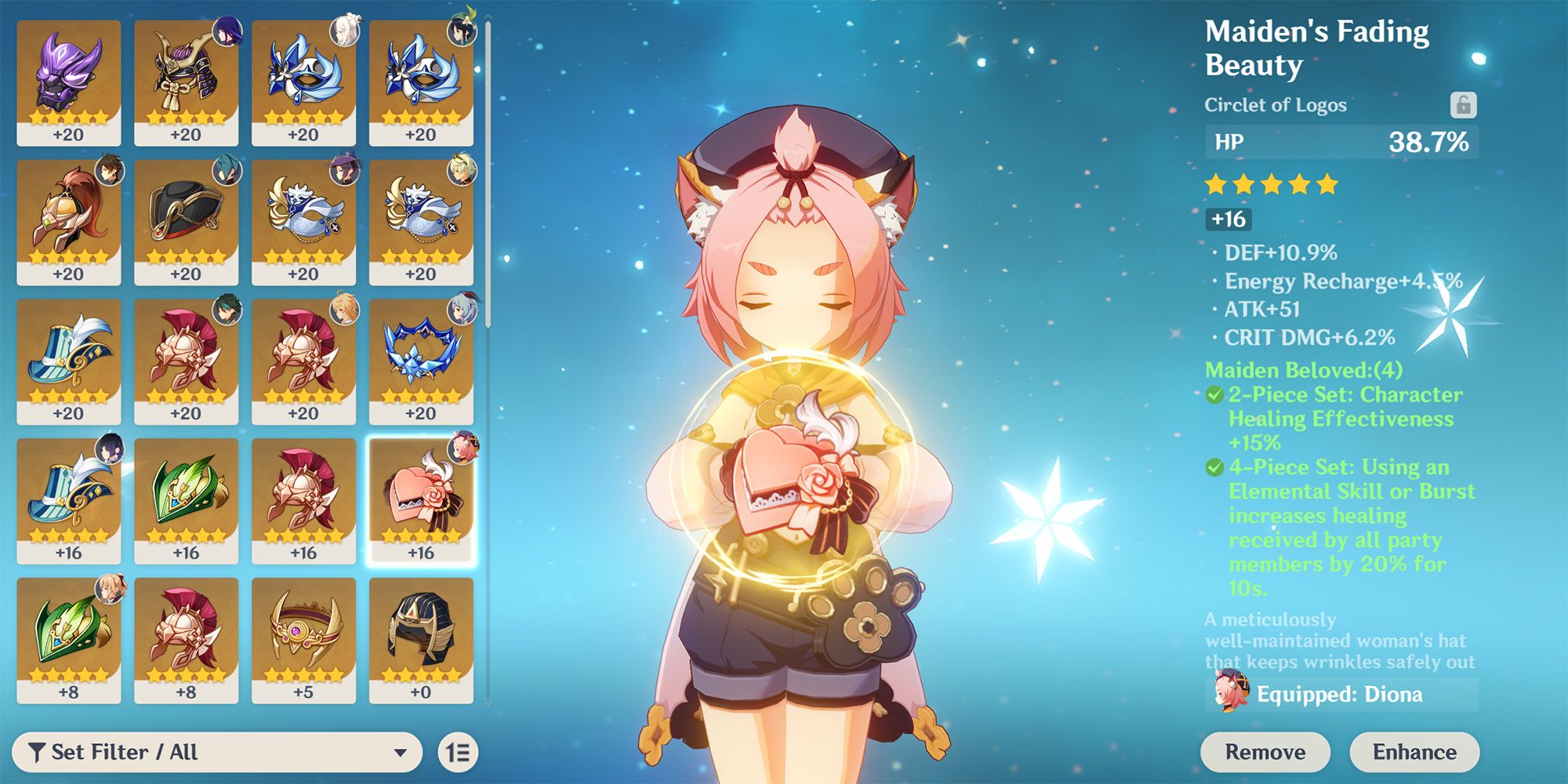This screenshot has width=1568, height=784.
Task: Pick the blue ice crown artifact
Action: 421,361
